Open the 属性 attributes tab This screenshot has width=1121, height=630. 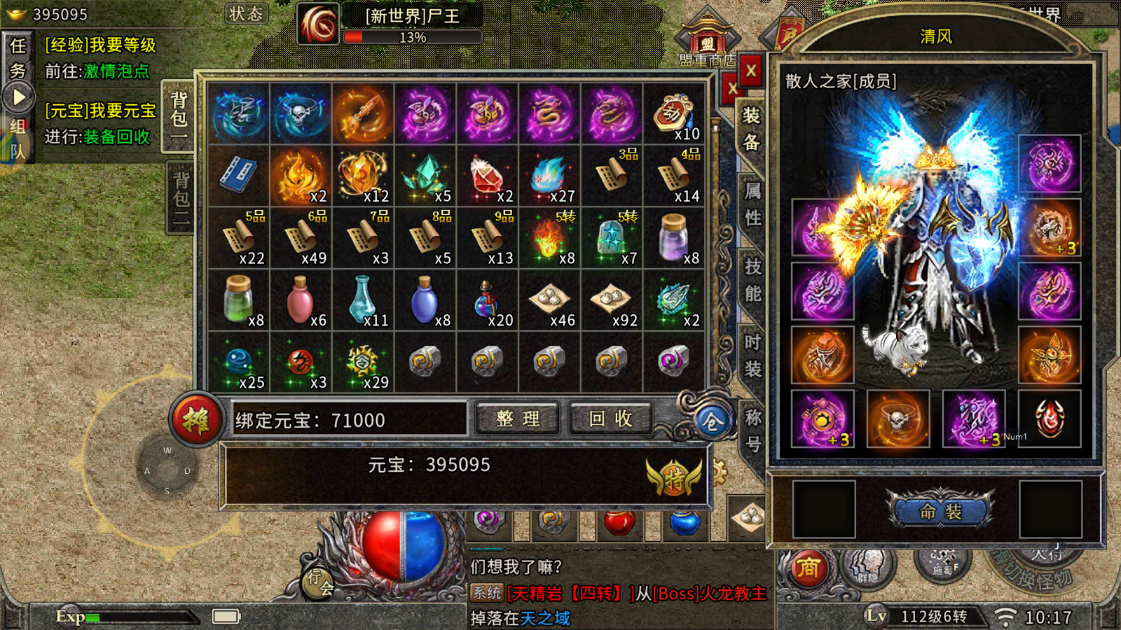pos(752,204)
